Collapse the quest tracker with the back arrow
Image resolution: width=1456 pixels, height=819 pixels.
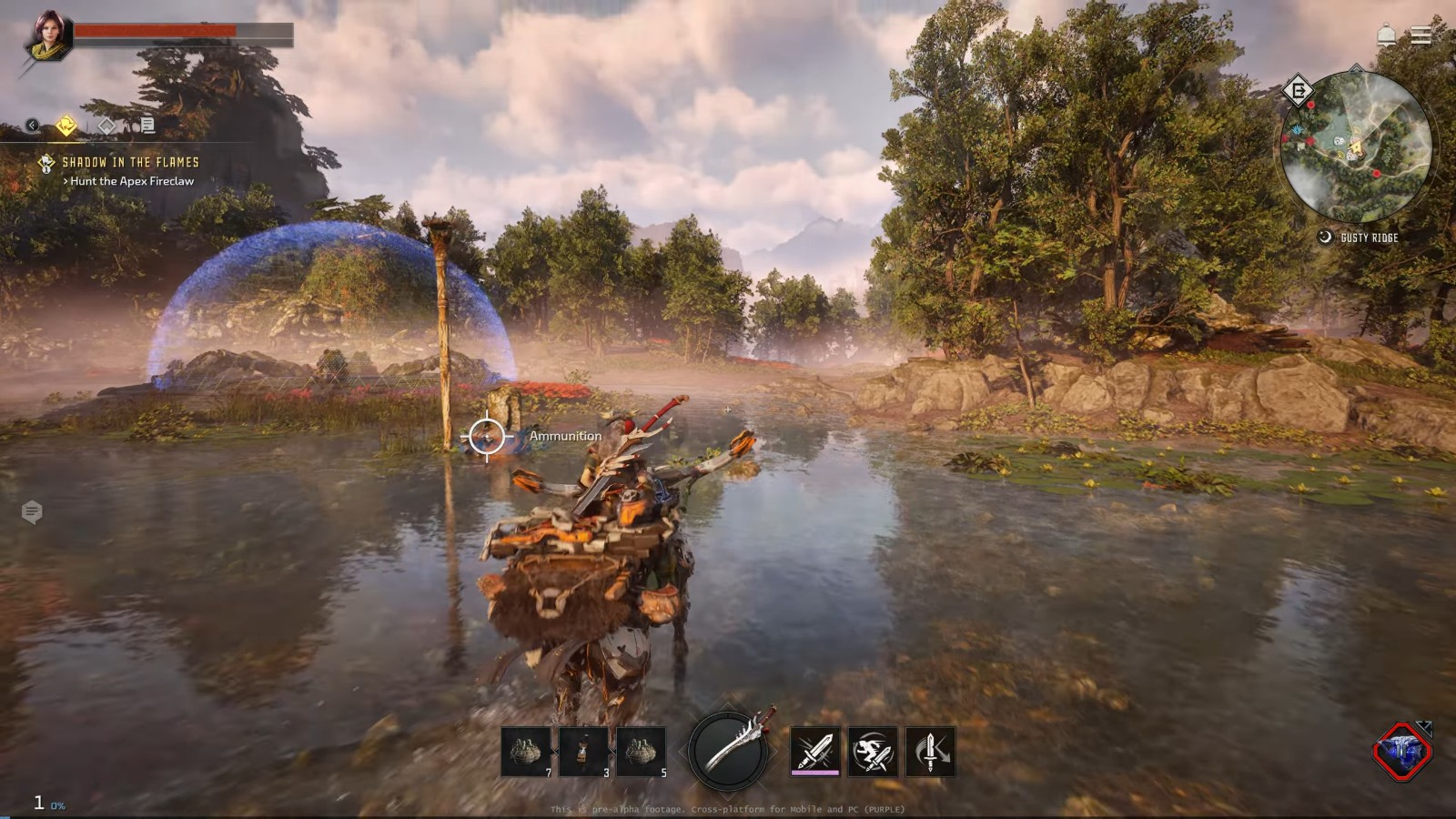[x=32, y=126]
